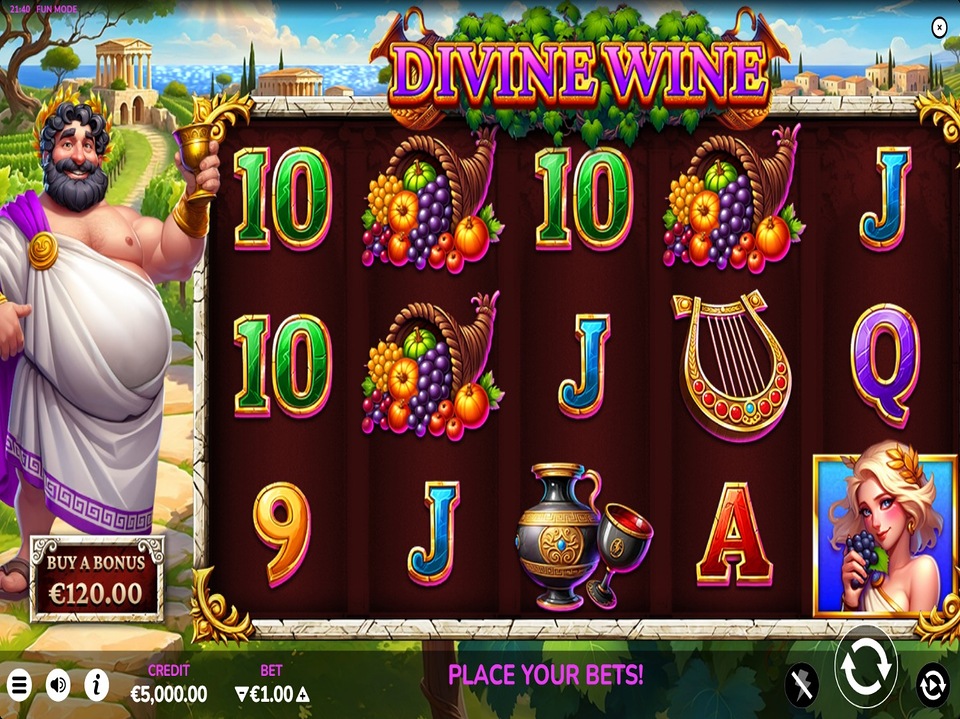Increase the bet amount

tap(303, 694)
